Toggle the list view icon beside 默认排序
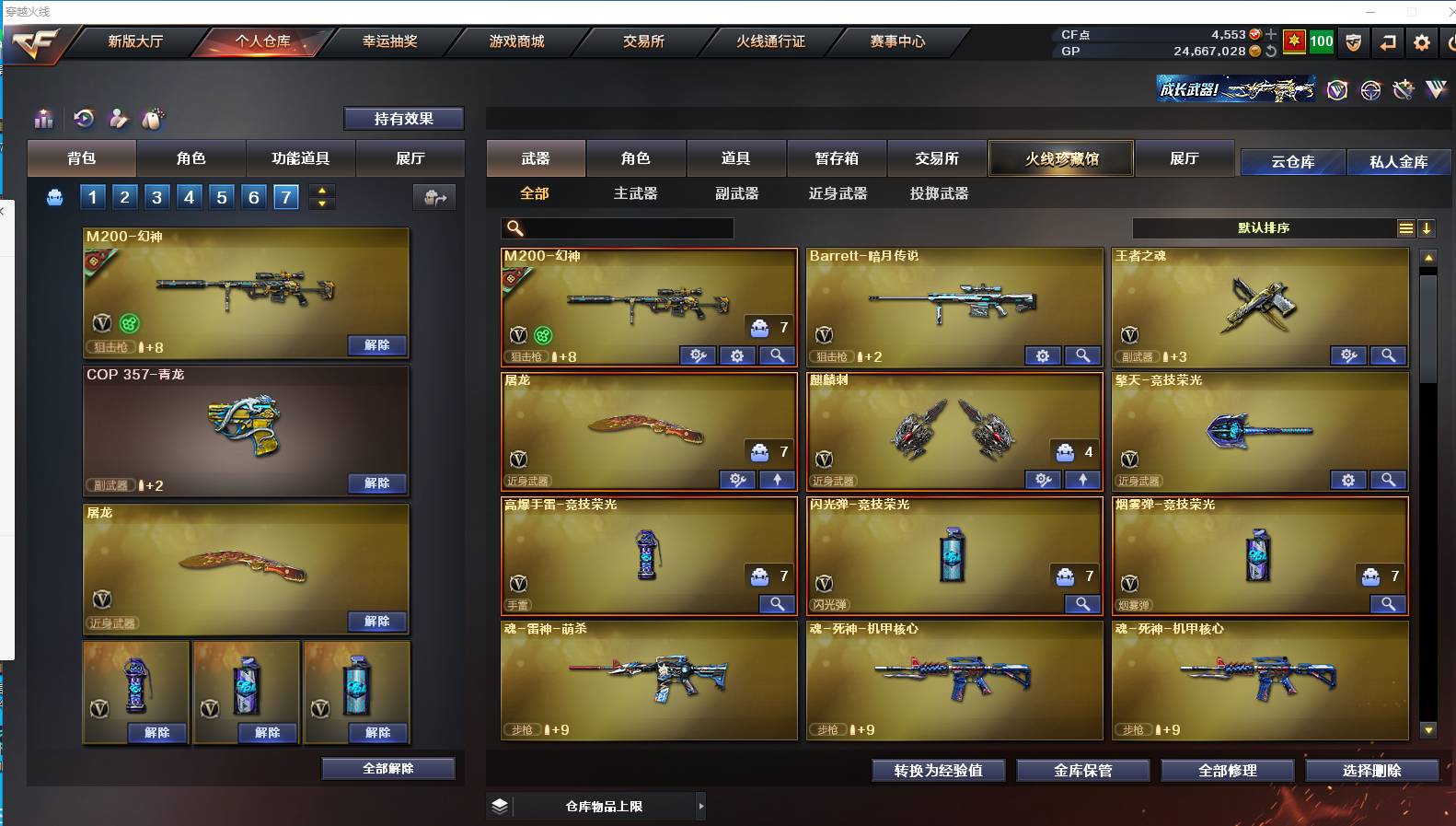 (x=1406, y=228)
